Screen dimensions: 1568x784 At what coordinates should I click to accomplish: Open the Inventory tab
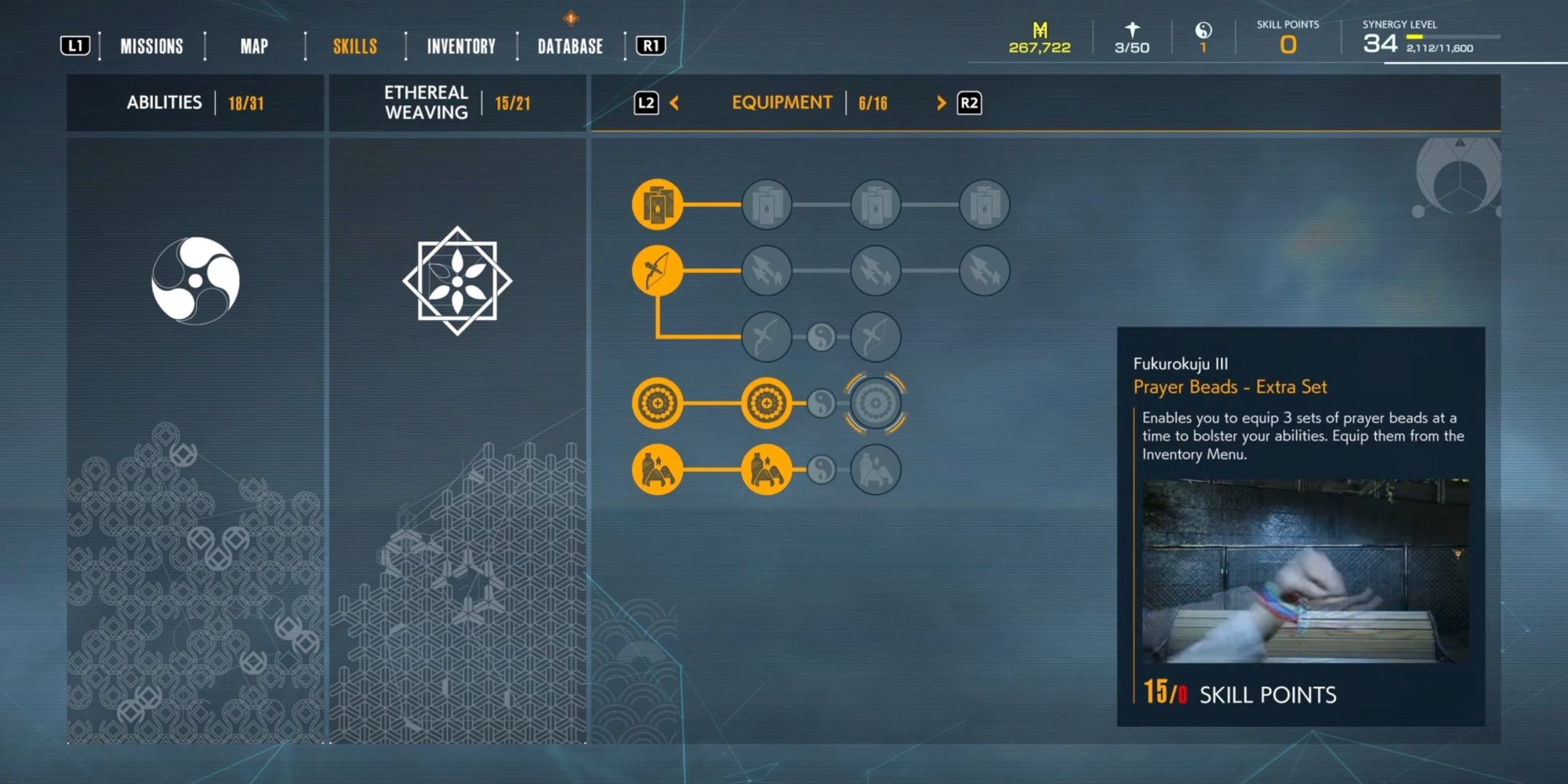(x=461, y=46)
